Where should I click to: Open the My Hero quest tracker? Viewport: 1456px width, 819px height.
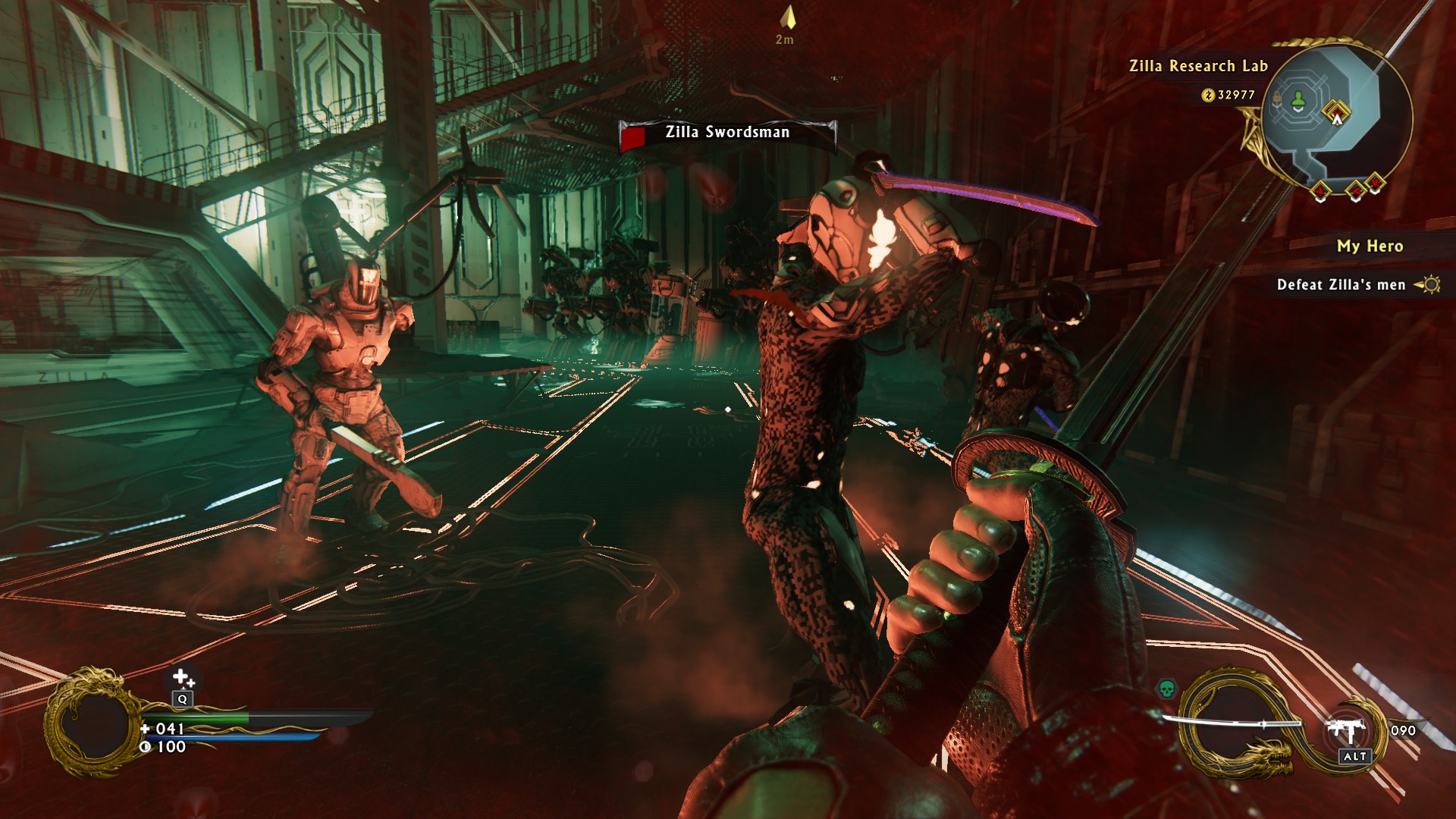pos(1370,246)
